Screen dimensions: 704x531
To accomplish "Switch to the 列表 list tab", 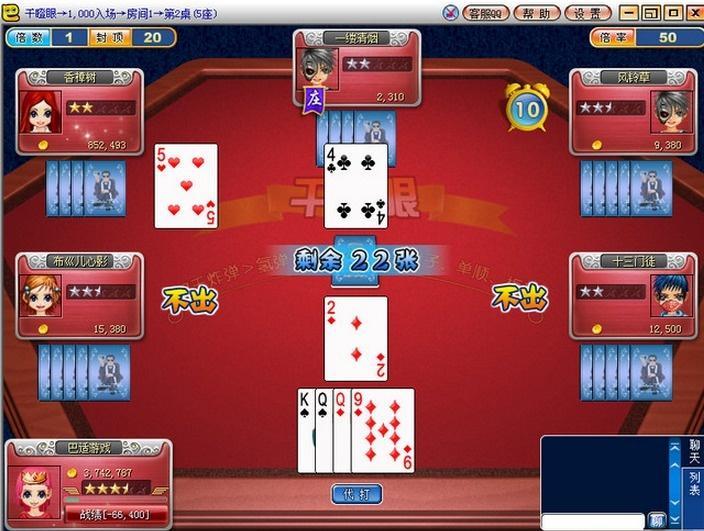I will coord(694,485).
